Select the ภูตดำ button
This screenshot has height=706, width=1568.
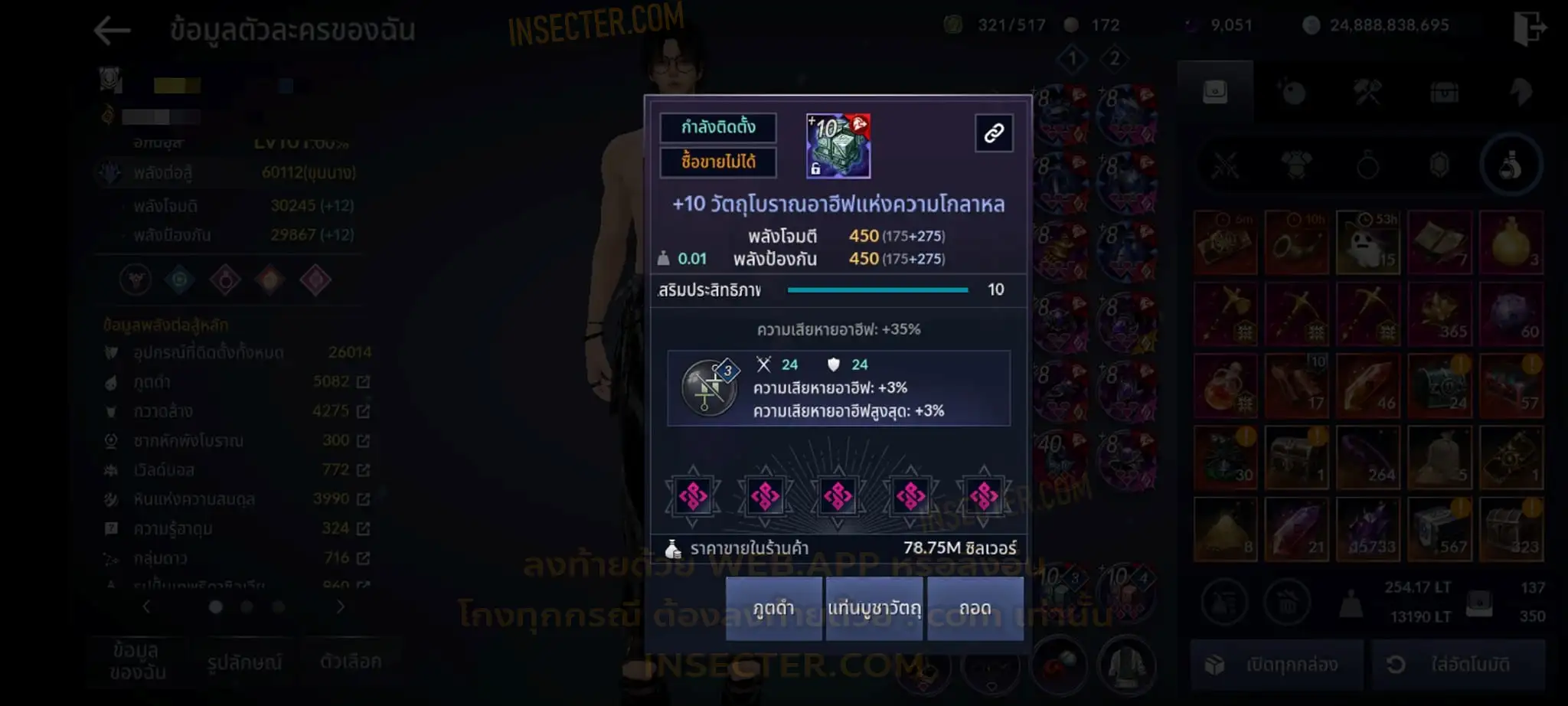773,609
